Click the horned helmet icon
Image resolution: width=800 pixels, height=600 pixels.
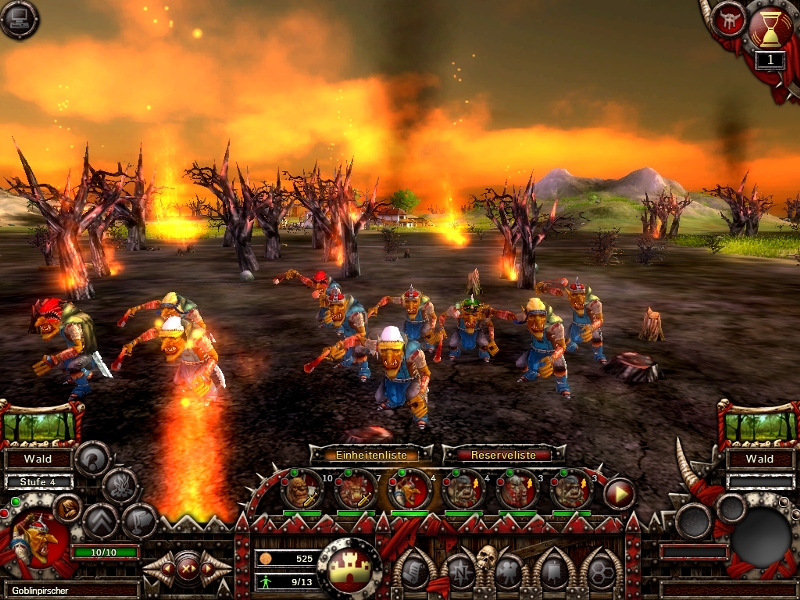(728, 19)
